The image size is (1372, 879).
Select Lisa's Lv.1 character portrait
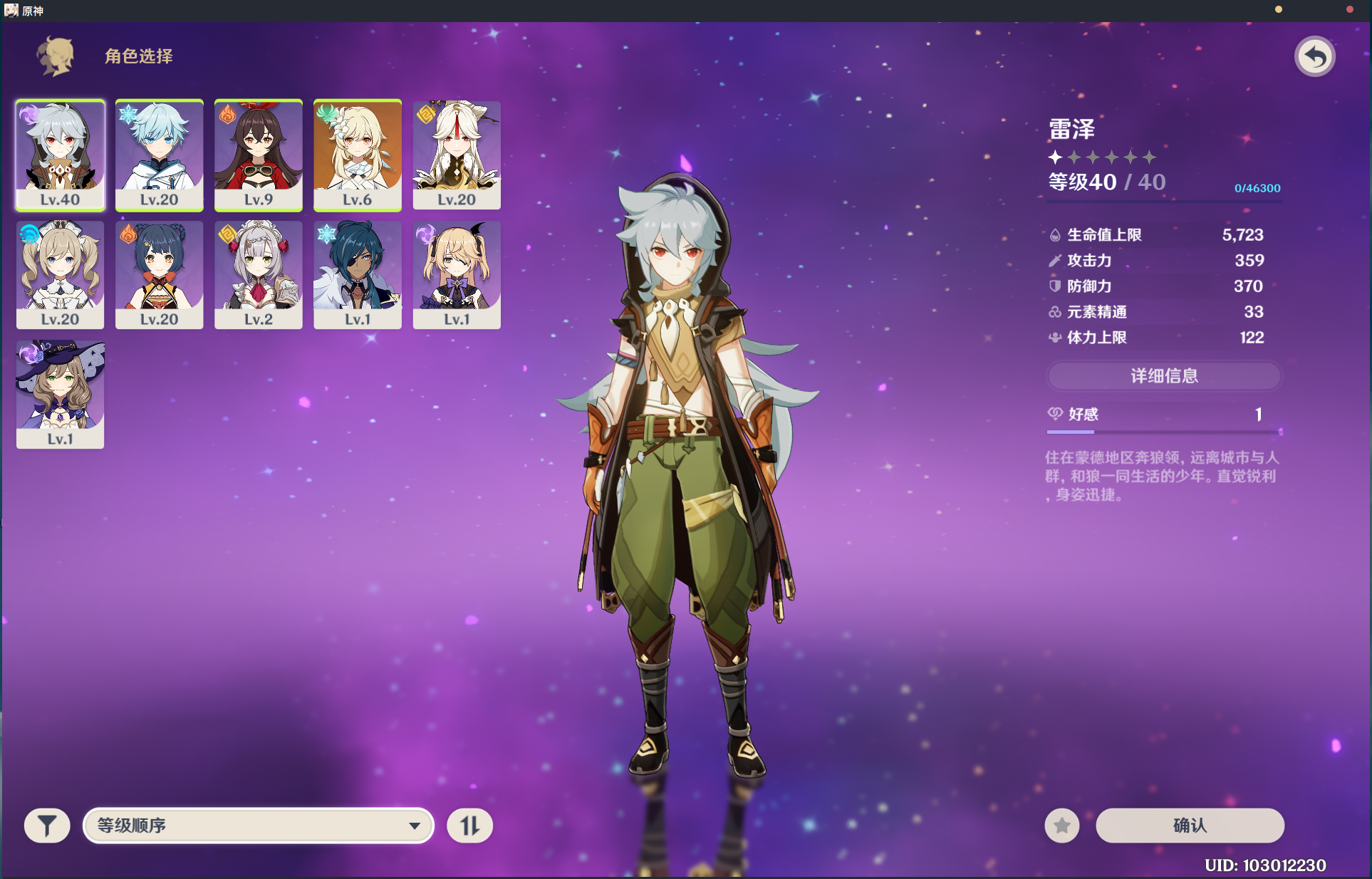(x=60, y=394)
